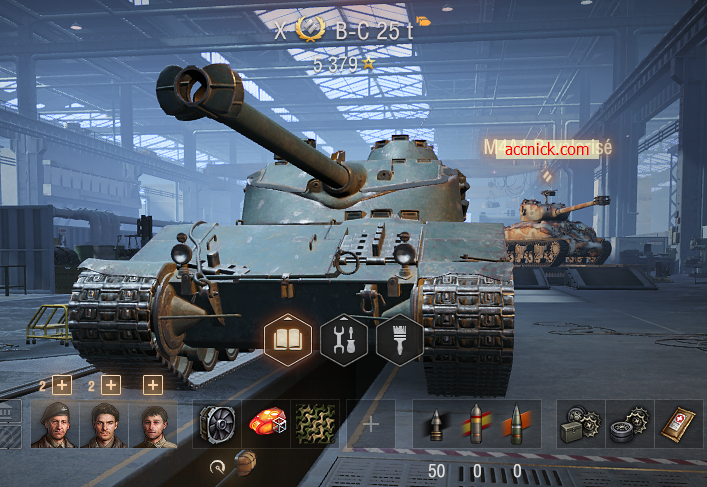Add equipment in the empty plus slot
The image size is (707, 487).
pos(371,424)
